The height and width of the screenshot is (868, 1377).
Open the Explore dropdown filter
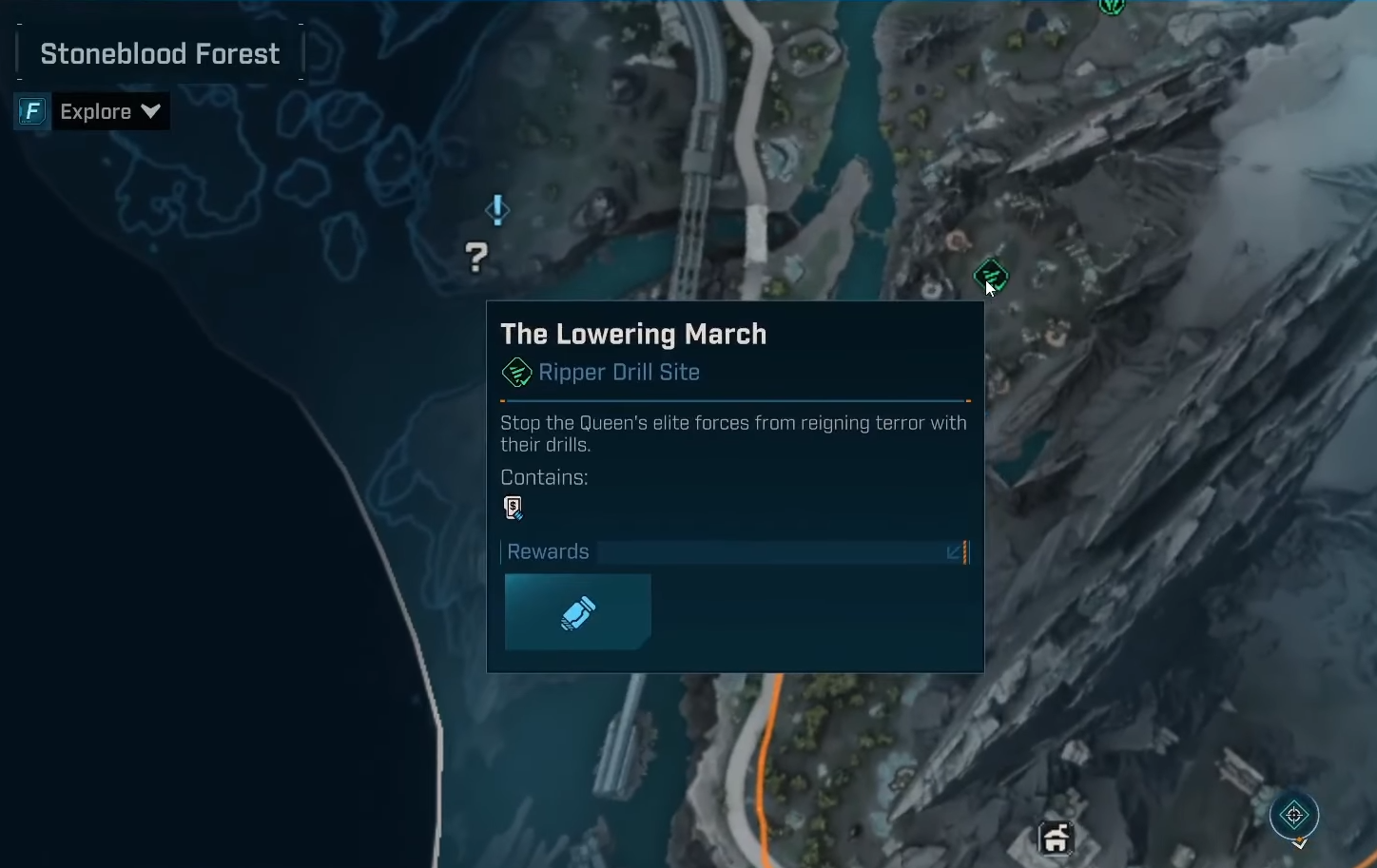coord(109,112)
